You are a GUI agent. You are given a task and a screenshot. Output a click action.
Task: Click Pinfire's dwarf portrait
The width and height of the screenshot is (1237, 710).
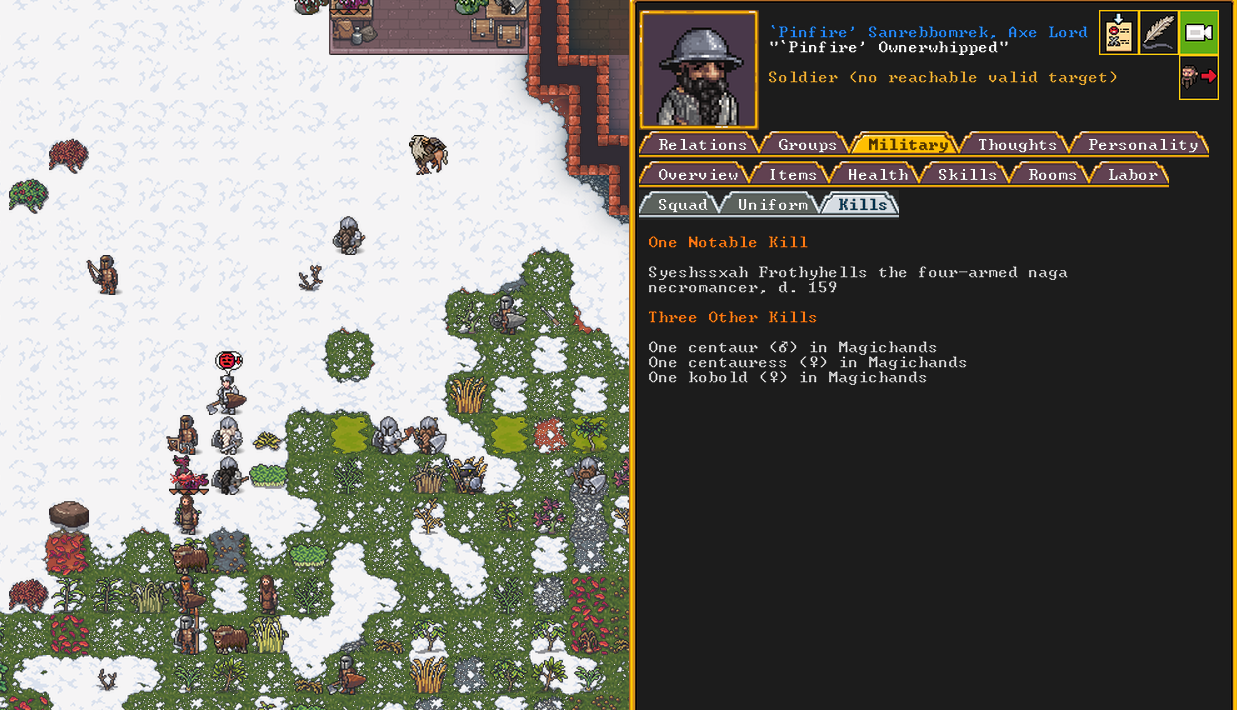[x=699, y=70]
